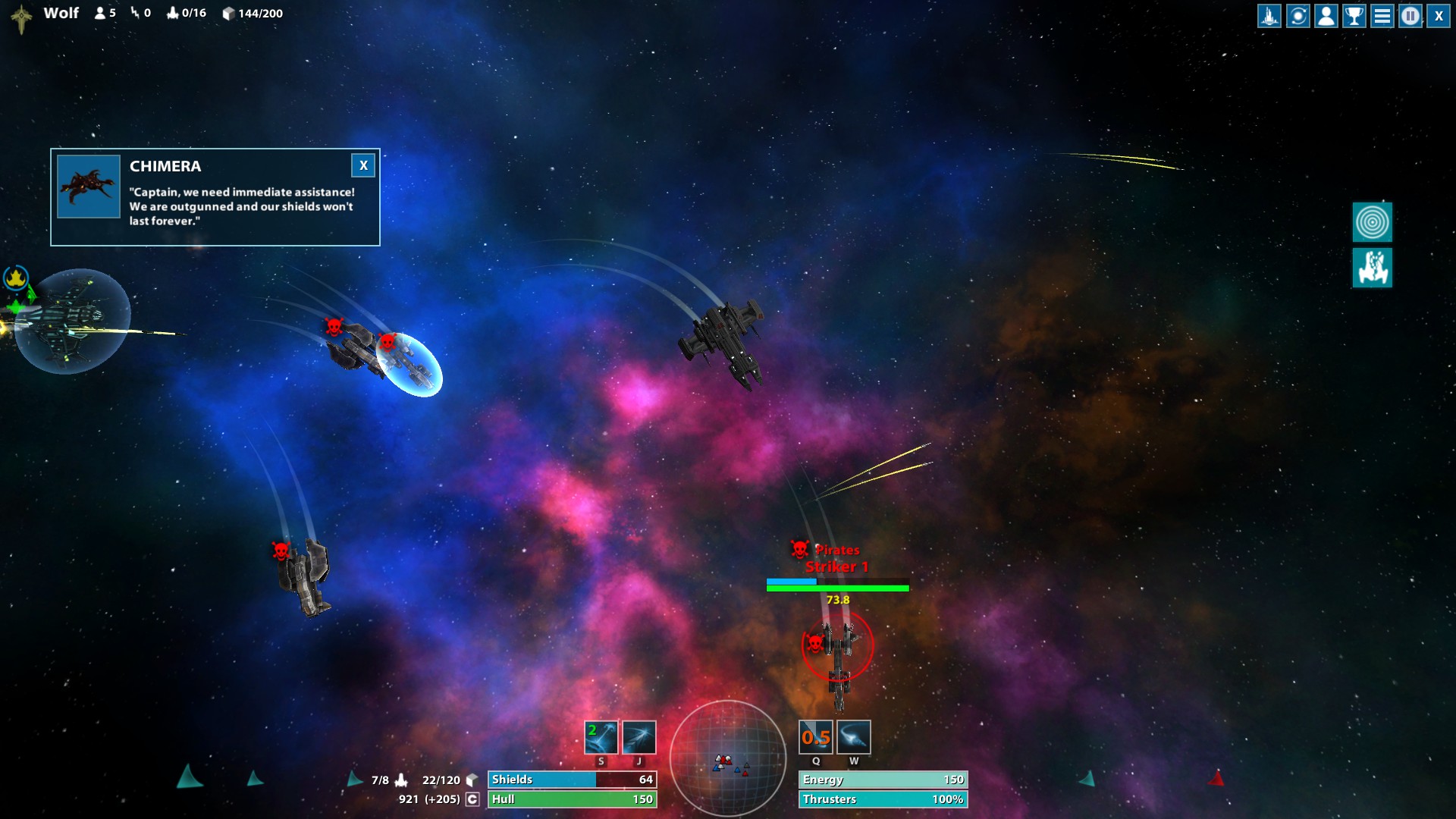Fire the Q-slot weapon on cooldown
Screen dimensions: 1456x819
816,737
